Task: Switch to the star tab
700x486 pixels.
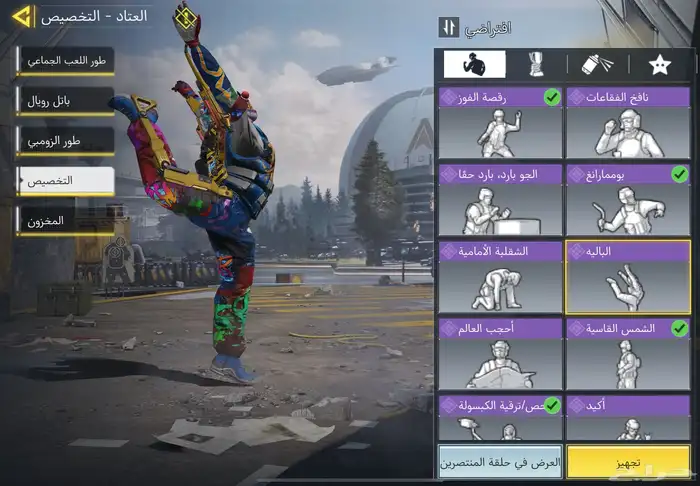Action: point(660,65)
